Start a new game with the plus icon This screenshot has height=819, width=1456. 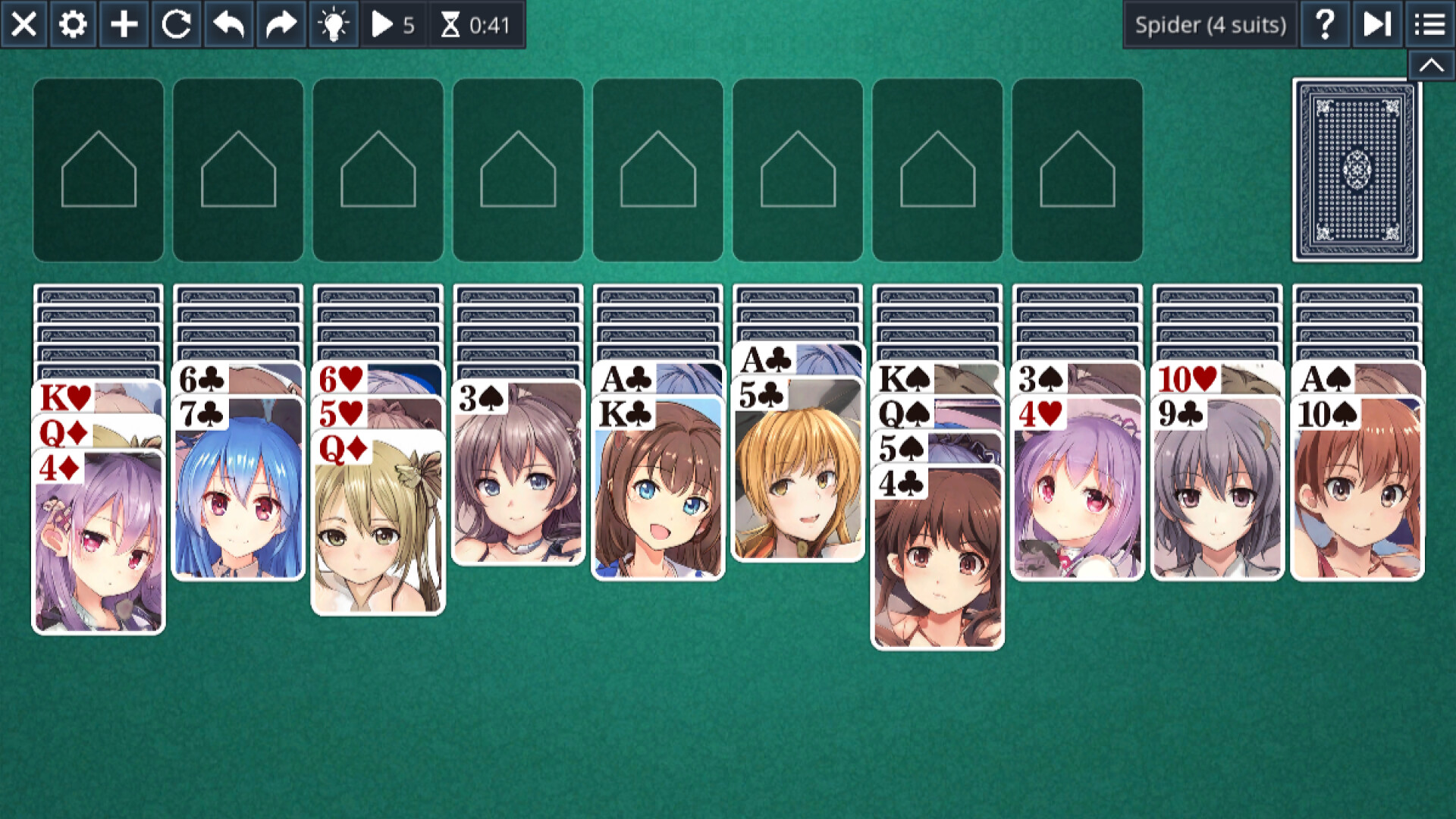tap(124, 24)
